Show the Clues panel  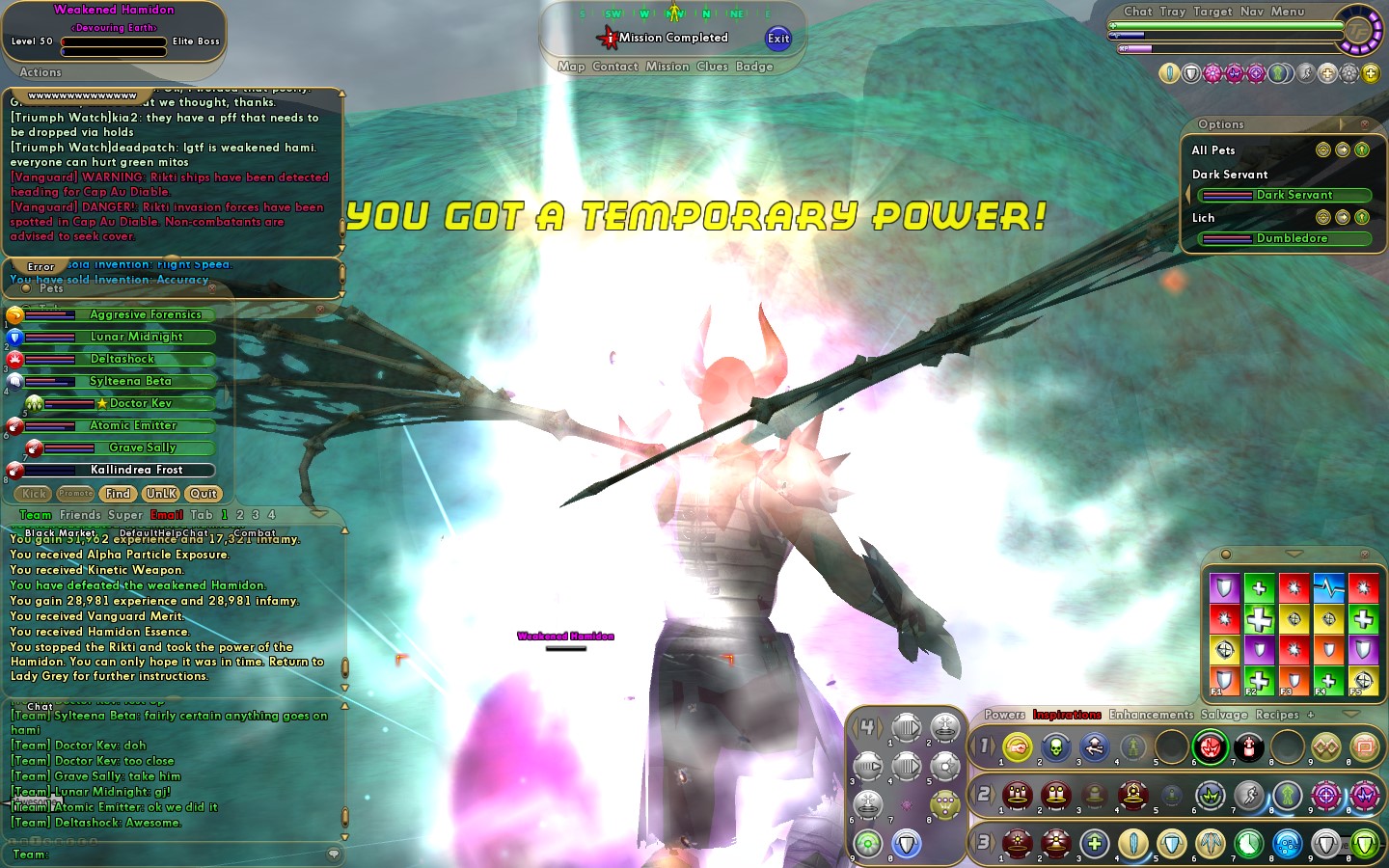(x=712, y=67)
